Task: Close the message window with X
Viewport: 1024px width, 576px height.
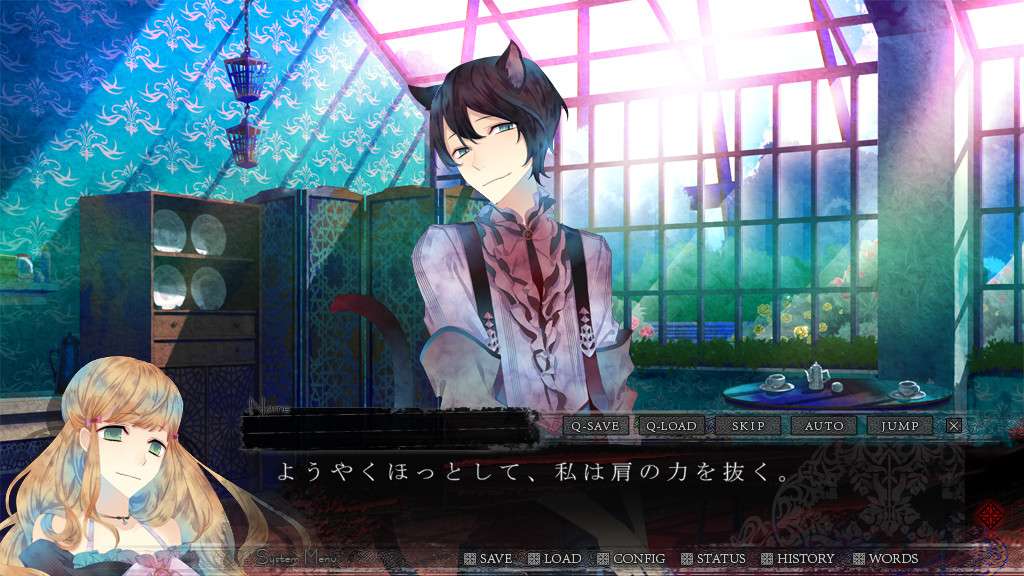Action: pyautogui.click(x=954, y=426)
